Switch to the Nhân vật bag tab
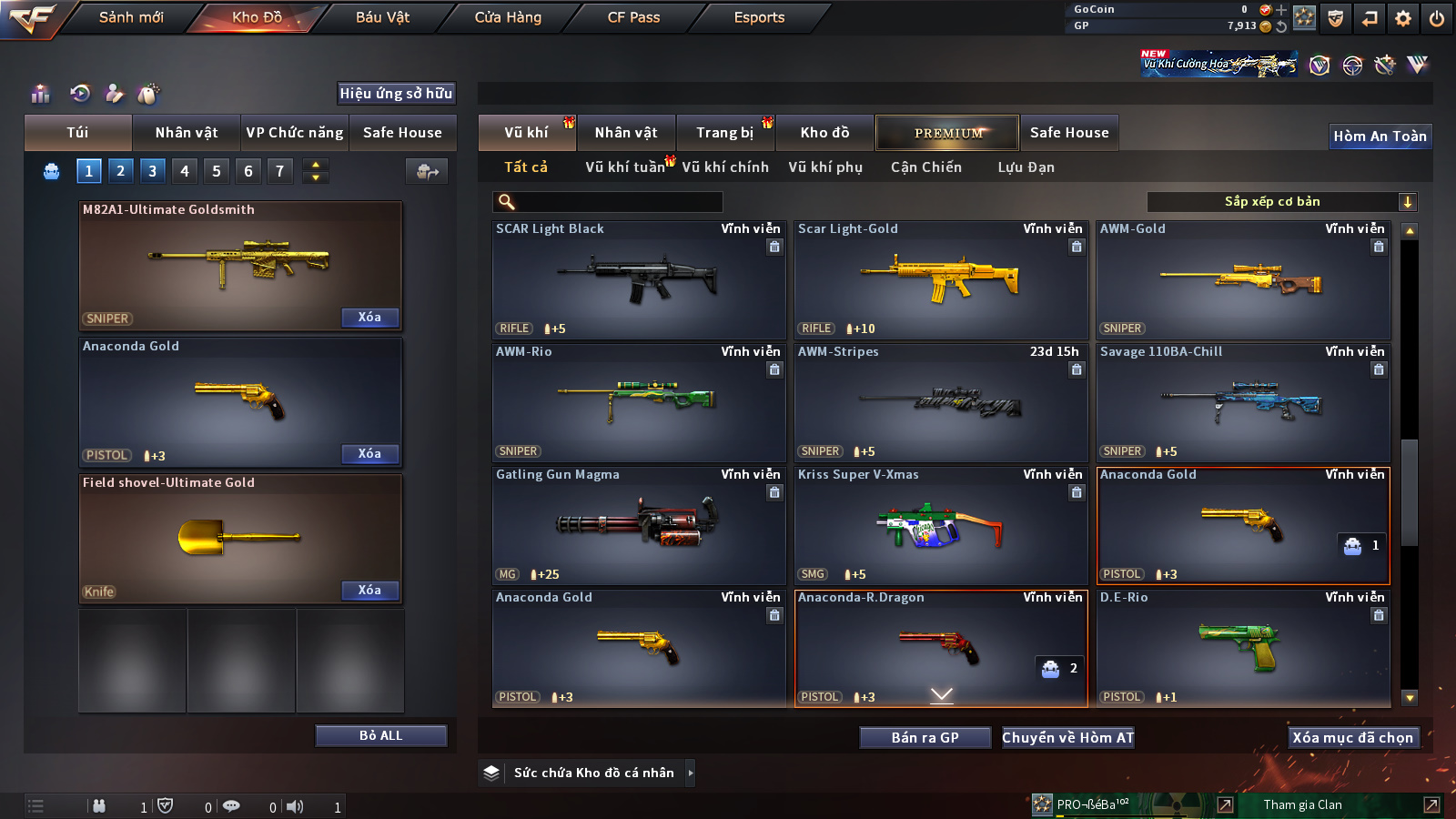 [x=187, y=133]
